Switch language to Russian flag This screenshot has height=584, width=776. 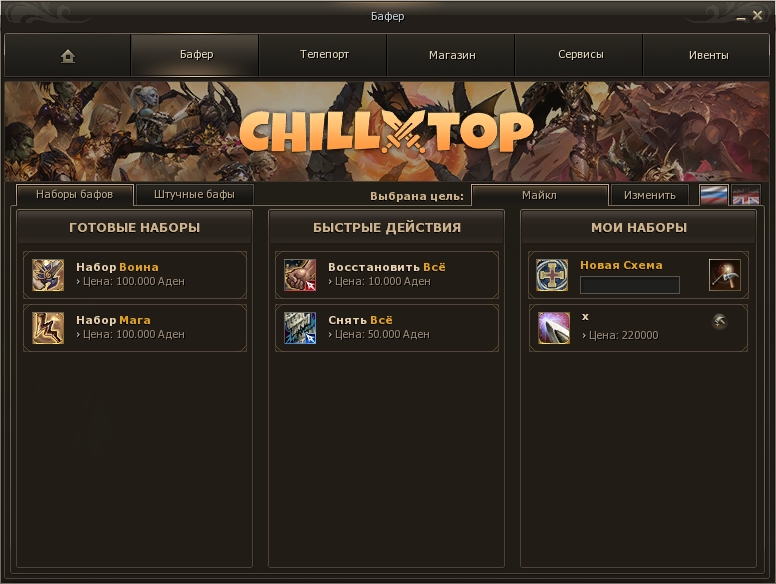click(713, 195)
